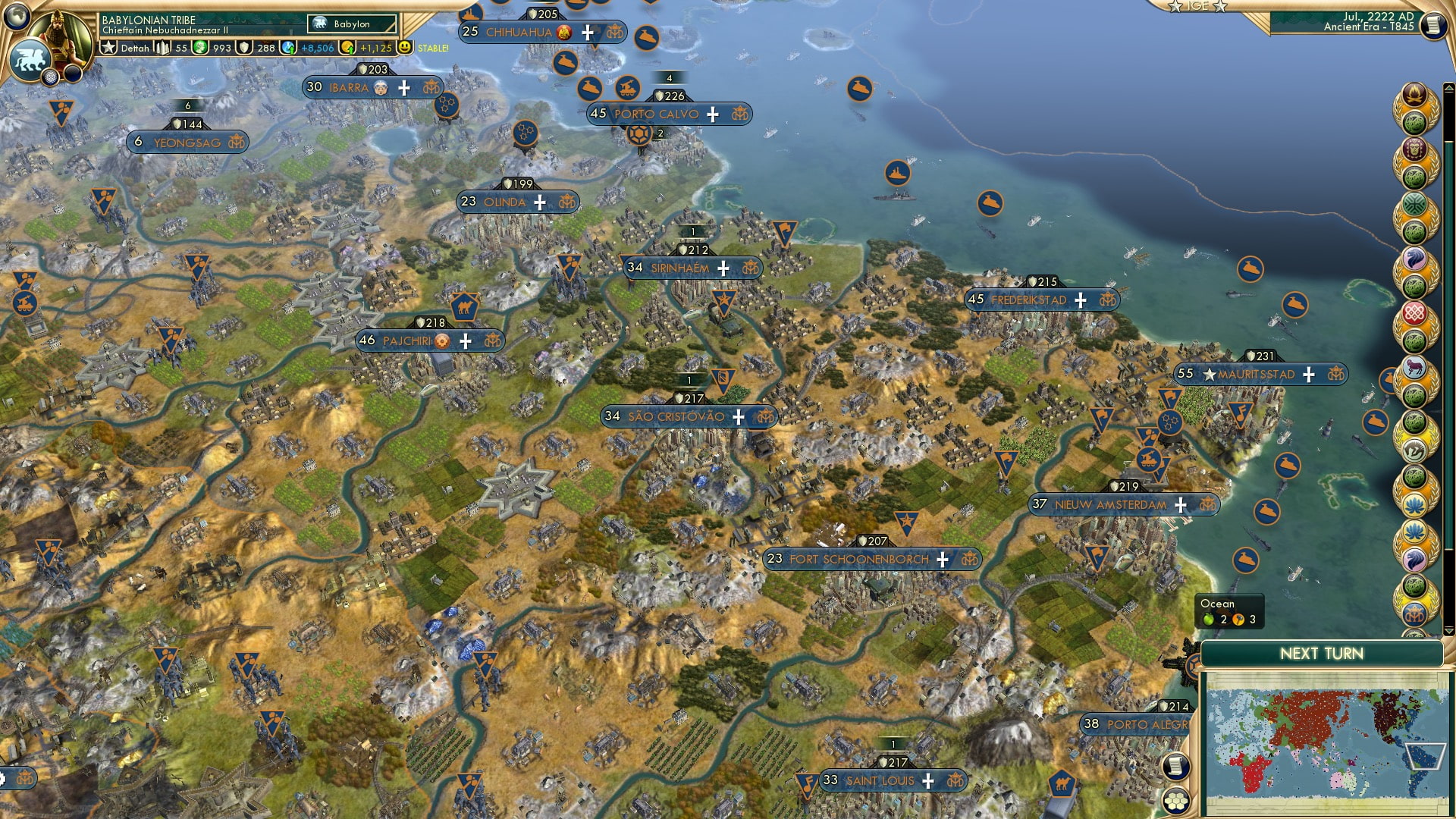Click the Babylonian lion civilization emblem
Viewport: 1456px width, 819px height.
[30, 58]
